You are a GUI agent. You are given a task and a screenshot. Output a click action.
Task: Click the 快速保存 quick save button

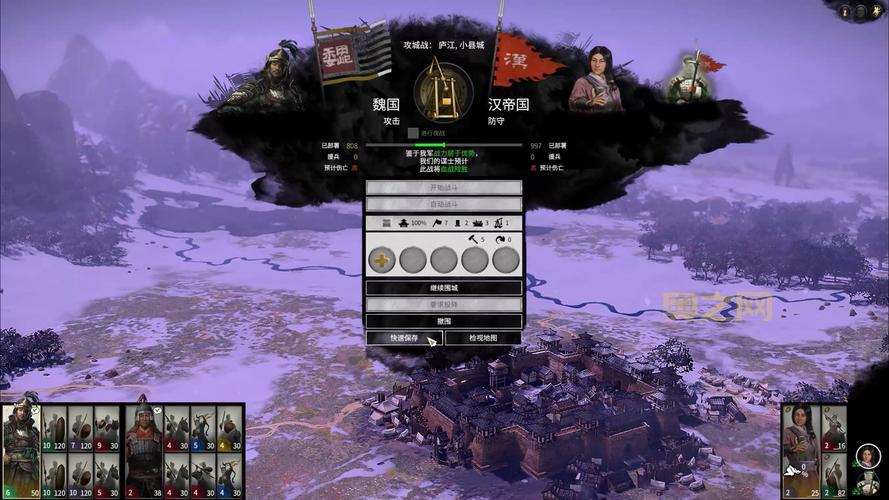pos(403,338)
